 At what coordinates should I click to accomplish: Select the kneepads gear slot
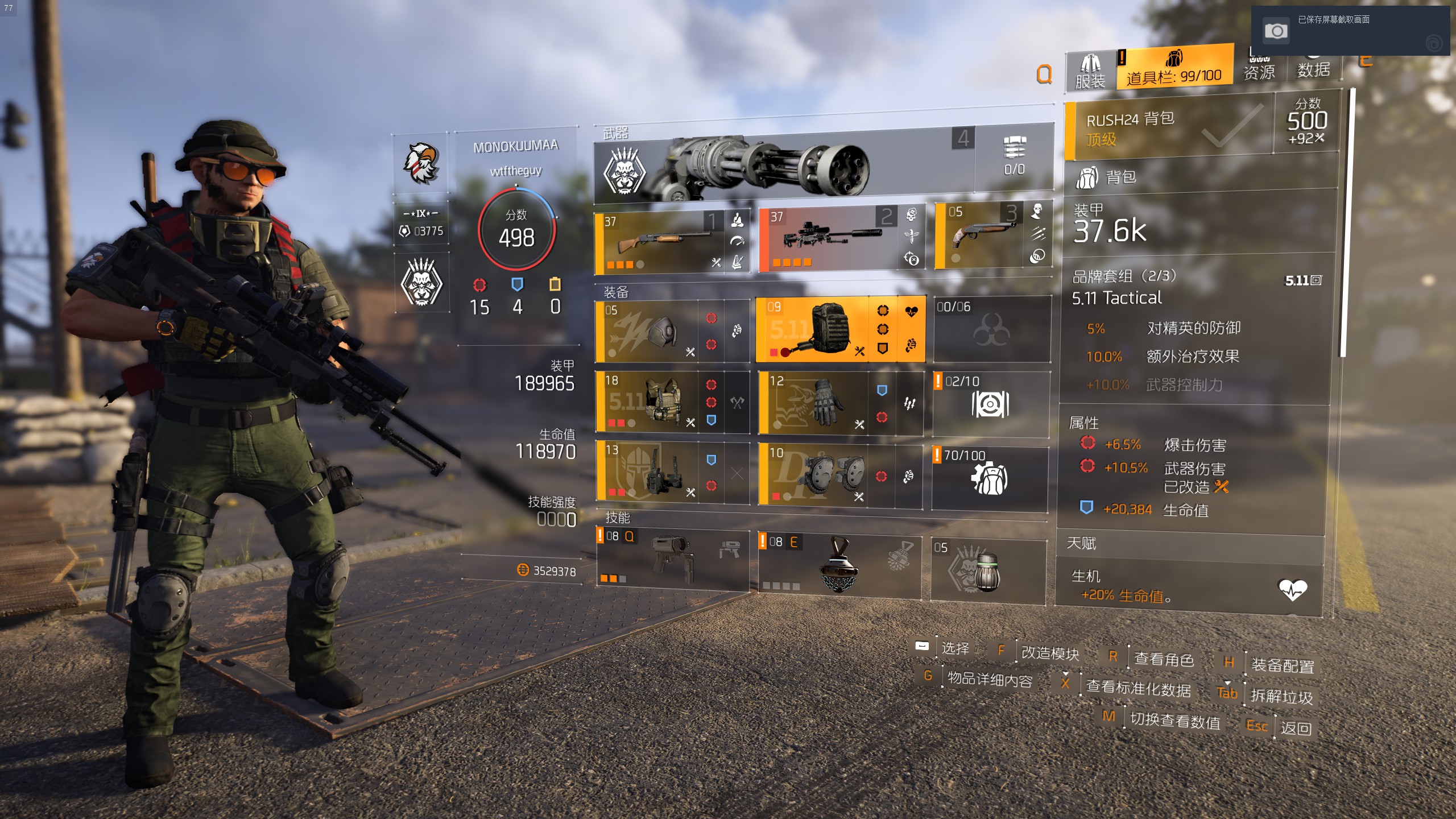pyautogui.click(x=813, y=475)
